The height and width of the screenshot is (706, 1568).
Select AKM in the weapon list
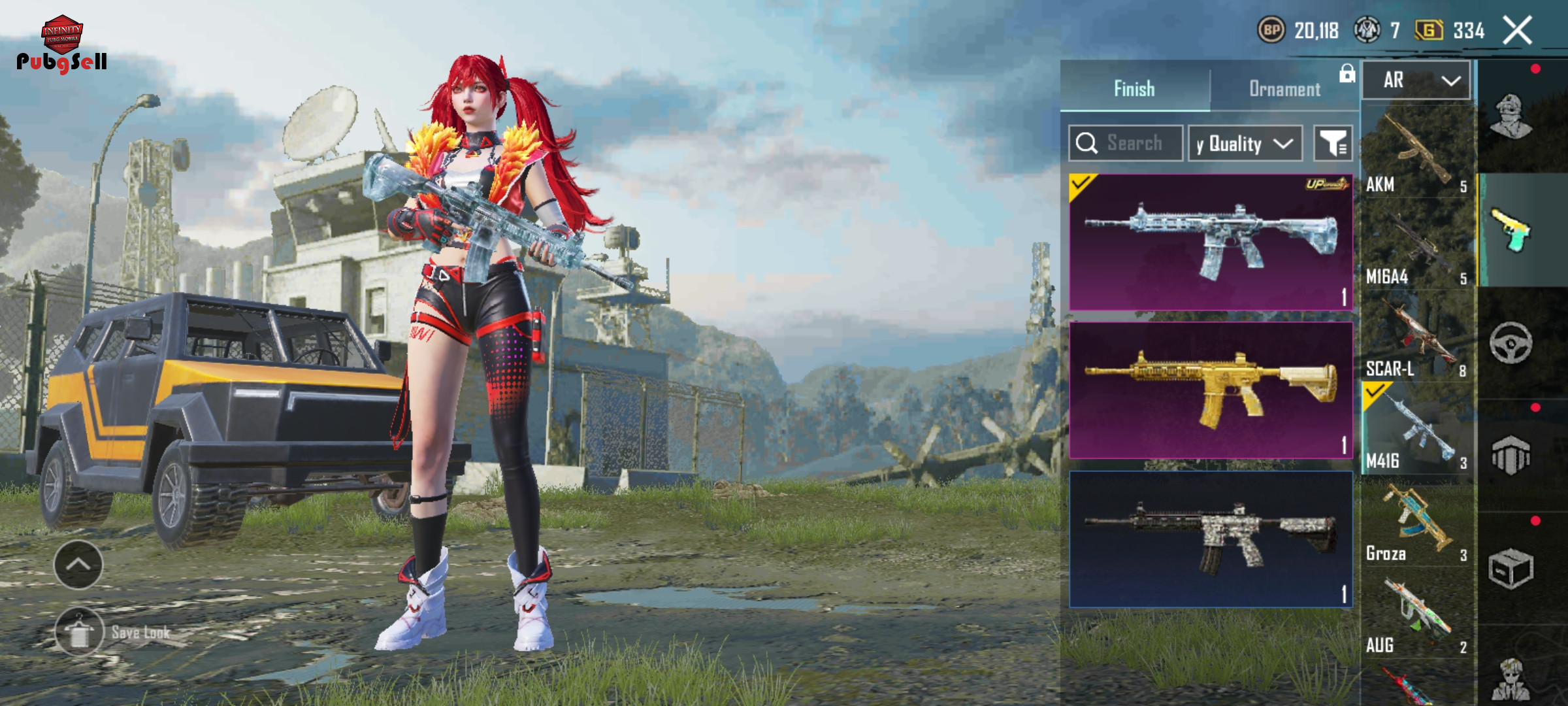pyautogui.click(x=1416, y=154)
